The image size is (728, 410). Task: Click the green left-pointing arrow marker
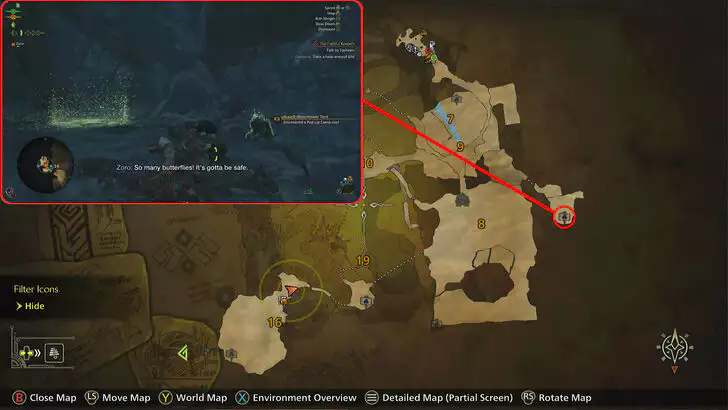(183, 353)
